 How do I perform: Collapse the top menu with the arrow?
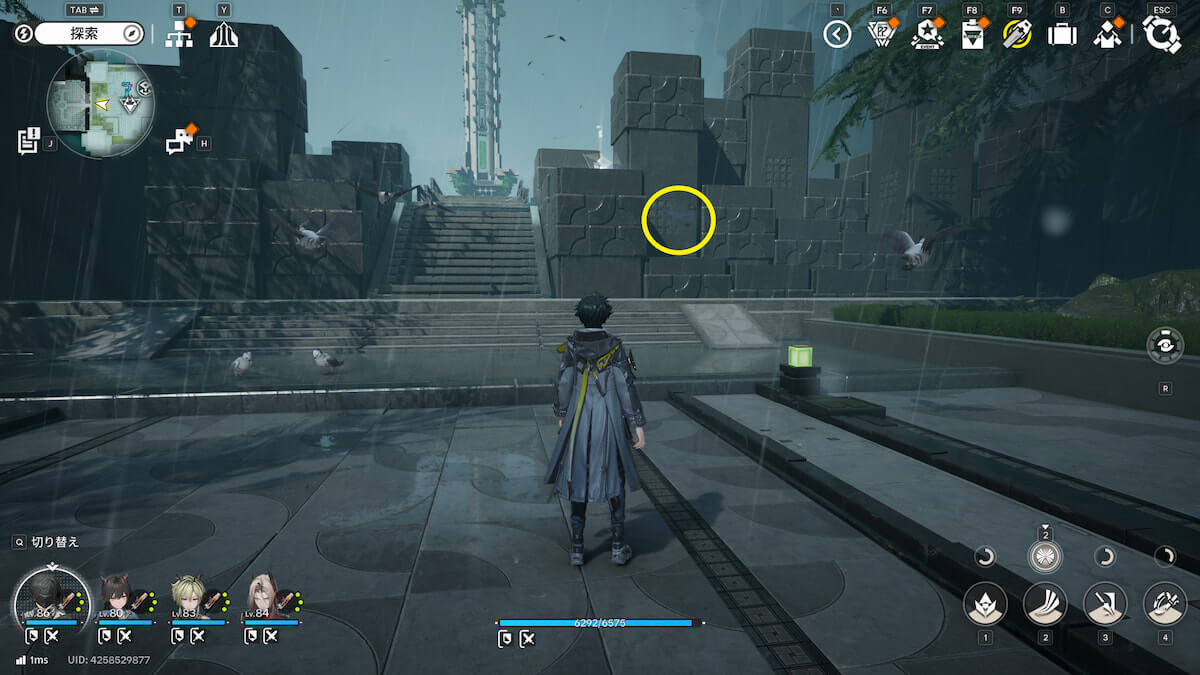point(837,34)
